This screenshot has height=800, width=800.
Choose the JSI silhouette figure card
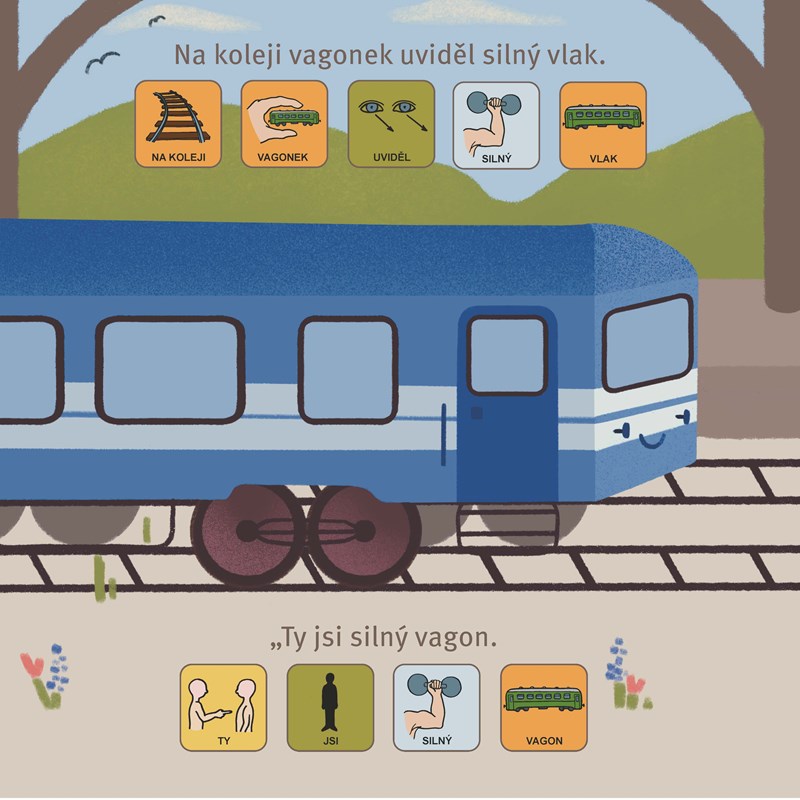click(x=330, y=707)
